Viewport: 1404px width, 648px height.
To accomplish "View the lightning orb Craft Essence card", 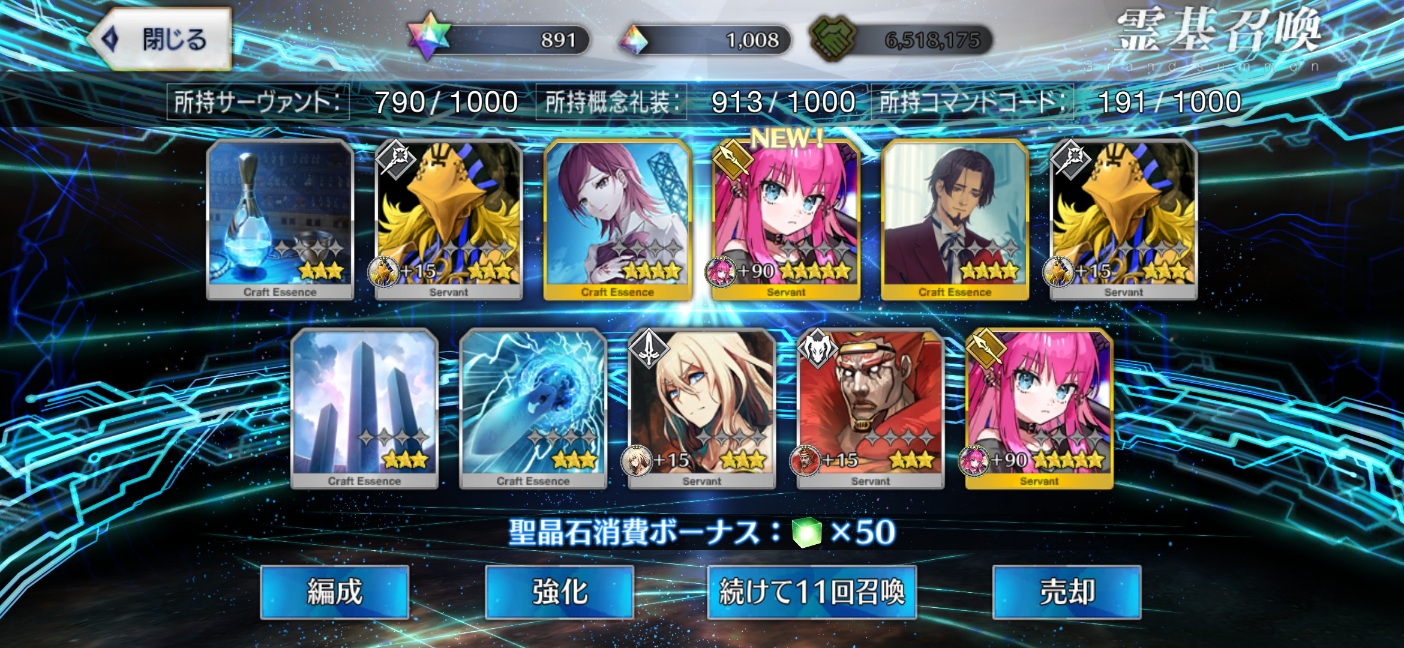I will click(533, 409).
